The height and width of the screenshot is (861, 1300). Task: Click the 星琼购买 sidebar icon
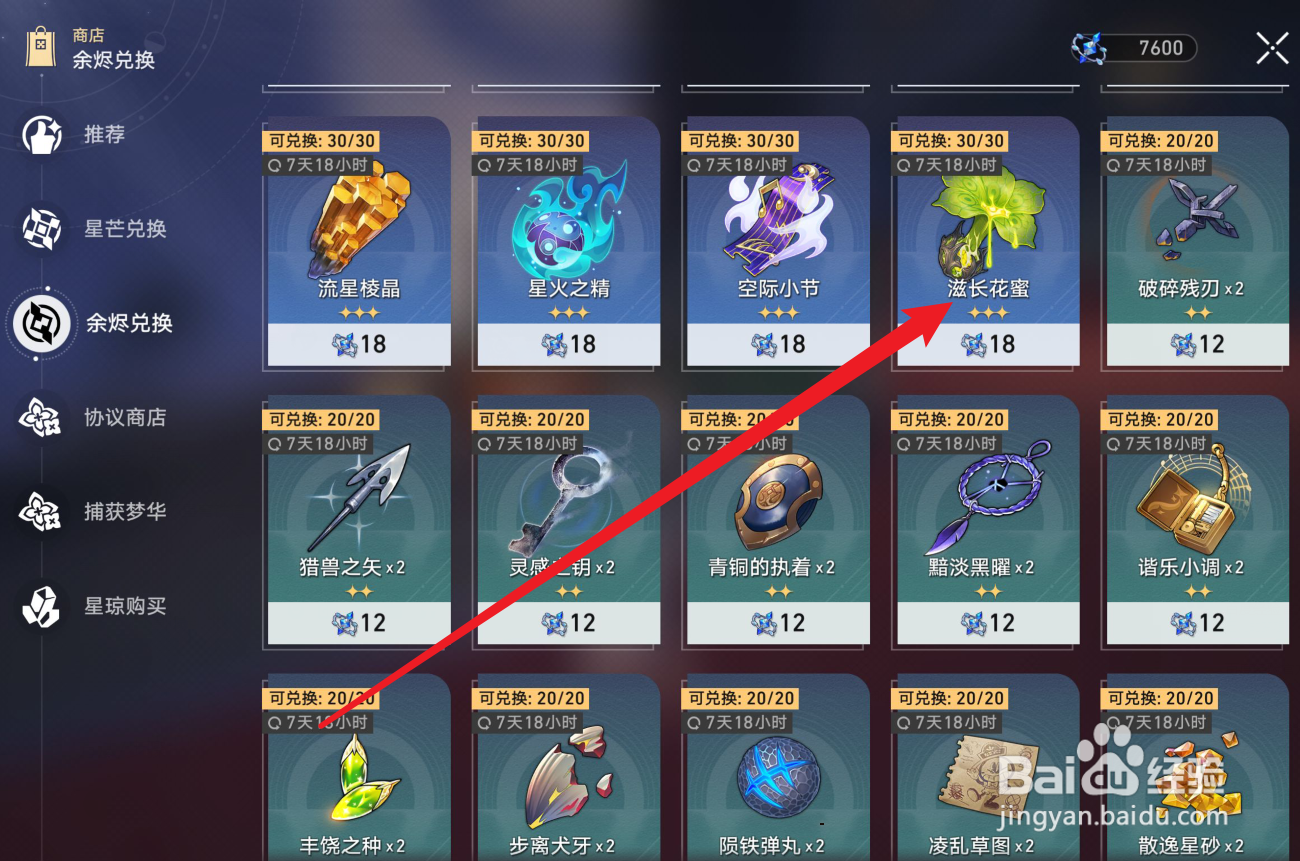click(x=40, y=605)
